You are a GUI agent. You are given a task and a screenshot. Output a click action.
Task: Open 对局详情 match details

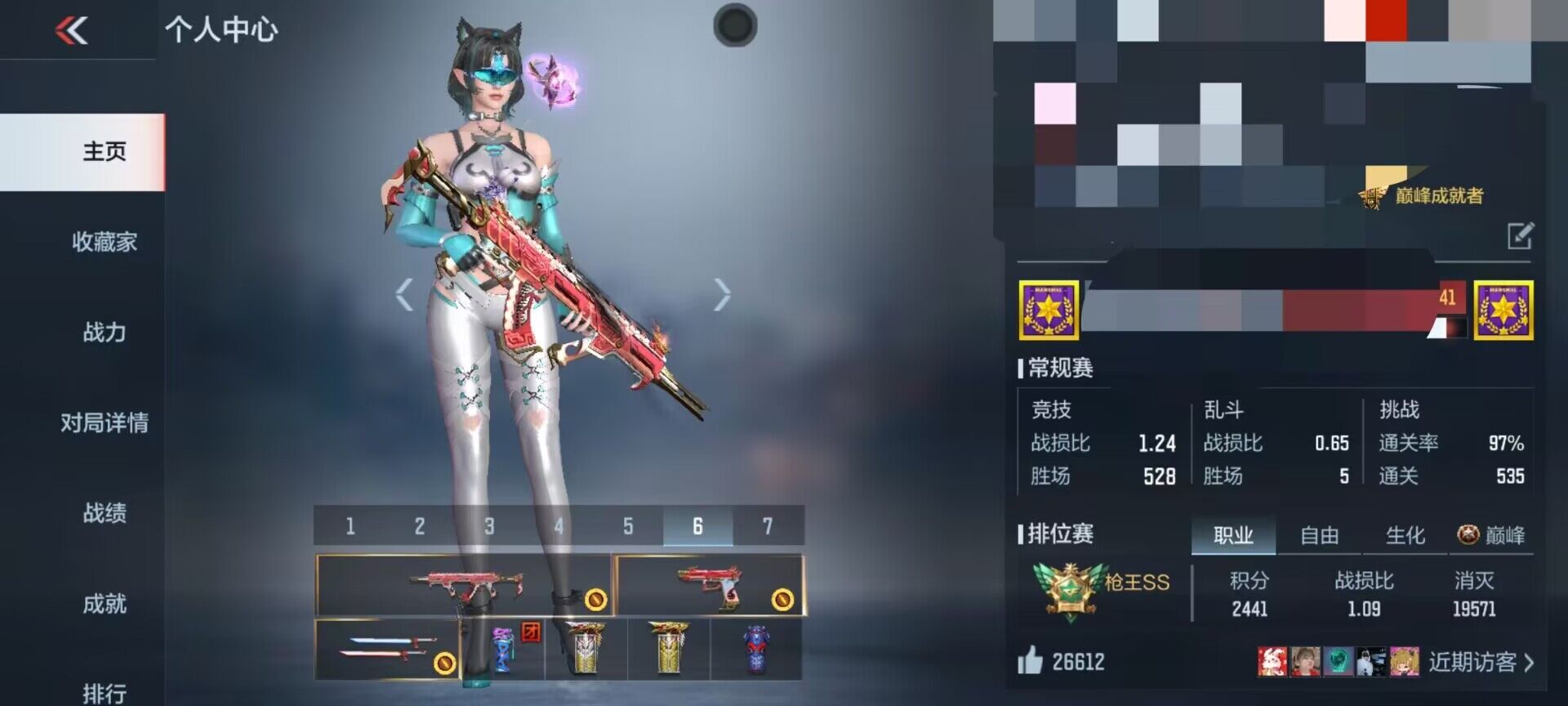pyautogui.click(x=104, y=423)
